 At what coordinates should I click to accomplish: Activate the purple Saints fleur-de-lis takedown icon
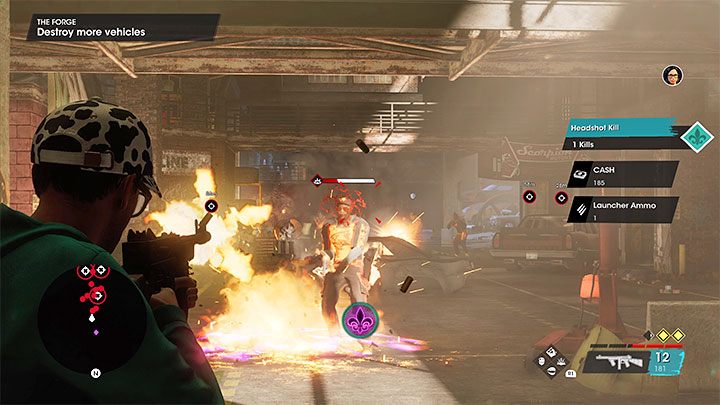tap(359, 320)
